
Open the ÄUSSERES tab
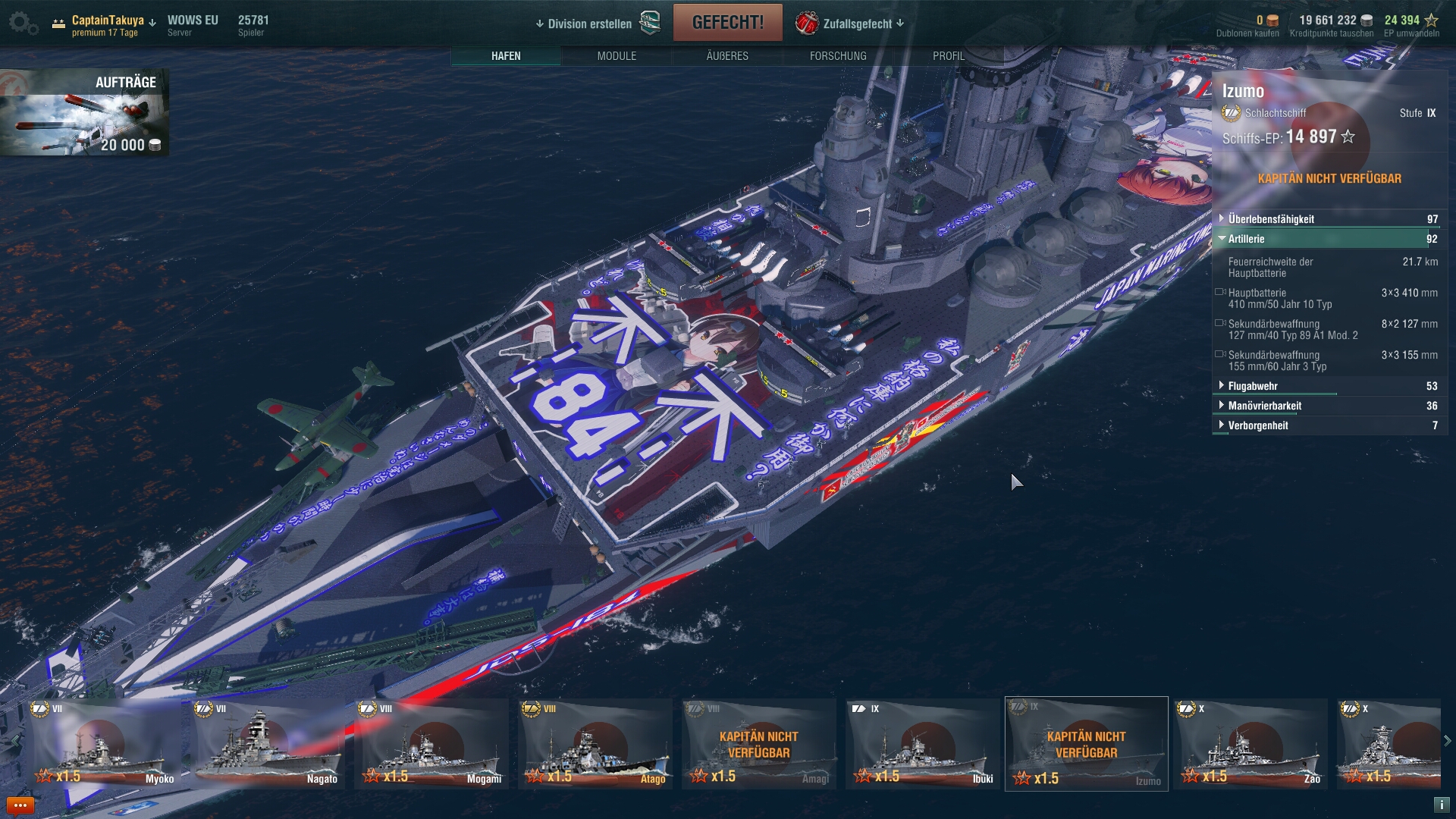[x=727, y=56]
